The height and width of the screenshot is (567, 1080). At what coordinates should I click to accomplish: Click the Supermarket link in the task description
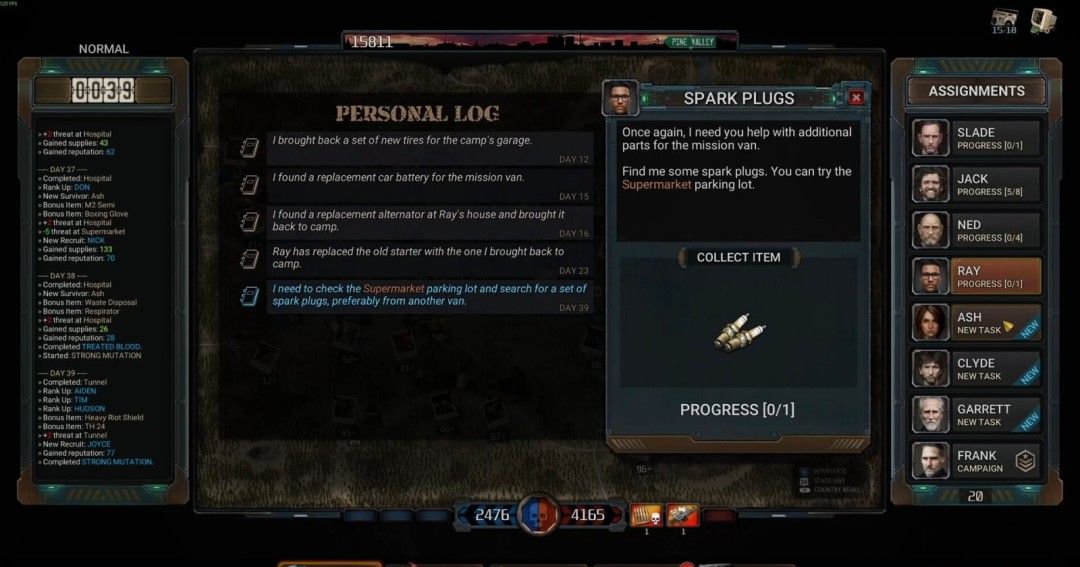point(656,185)
